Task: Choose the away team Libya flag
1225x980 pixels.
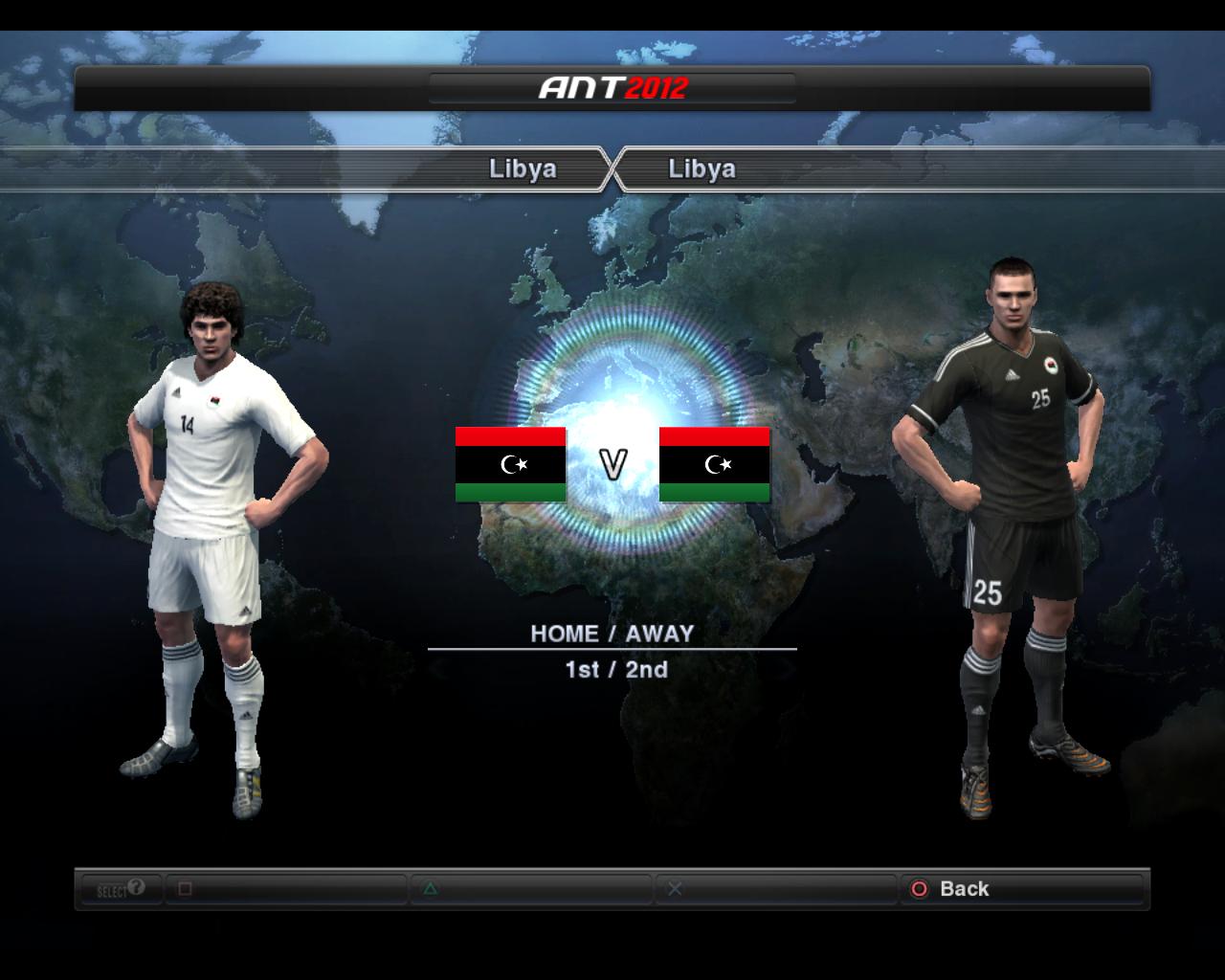Action: click(715, 465)
